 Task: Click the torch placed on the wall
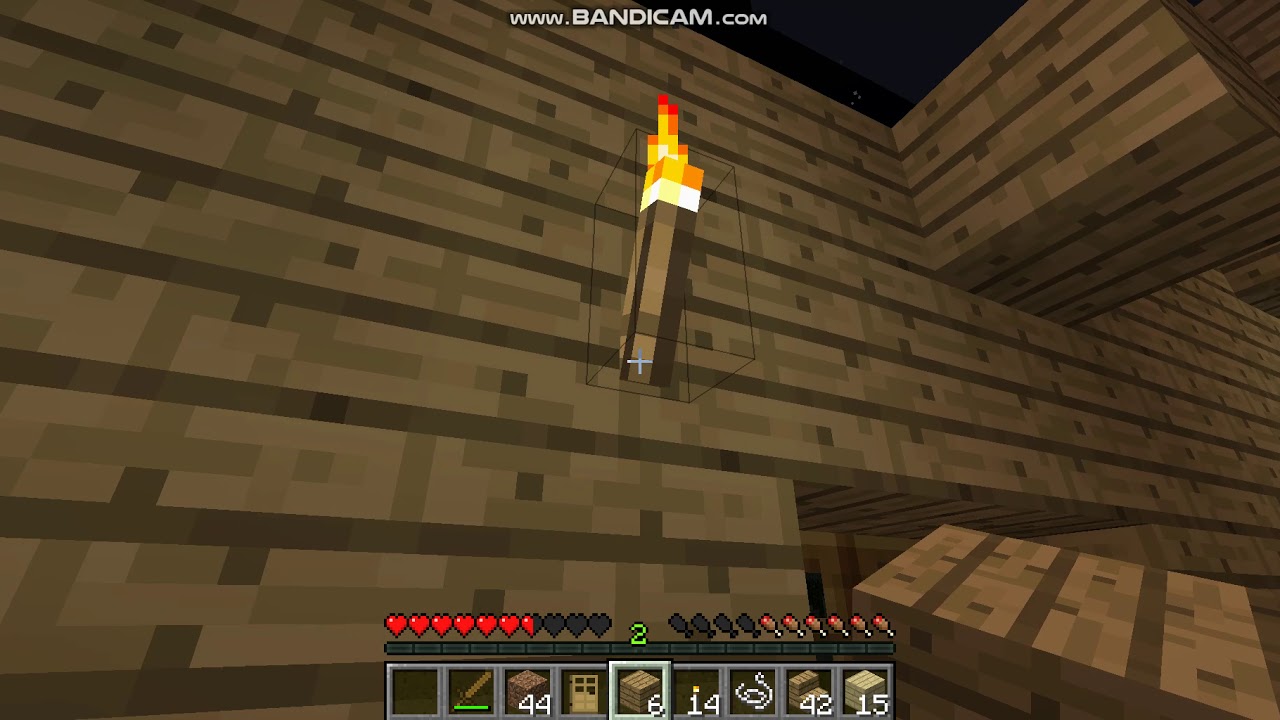click(665, 250)
